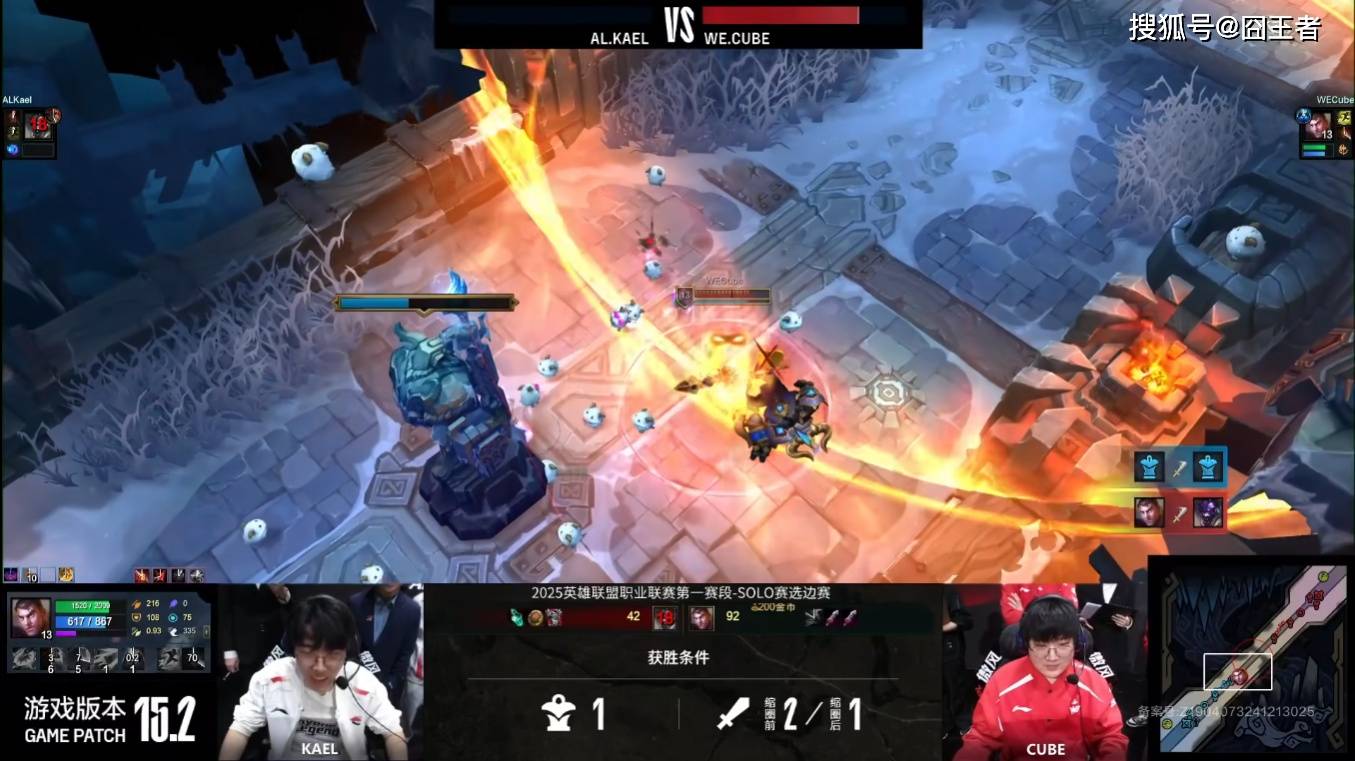
Task: Select WECube's player frame portrait
Action: pos(1318,126)
